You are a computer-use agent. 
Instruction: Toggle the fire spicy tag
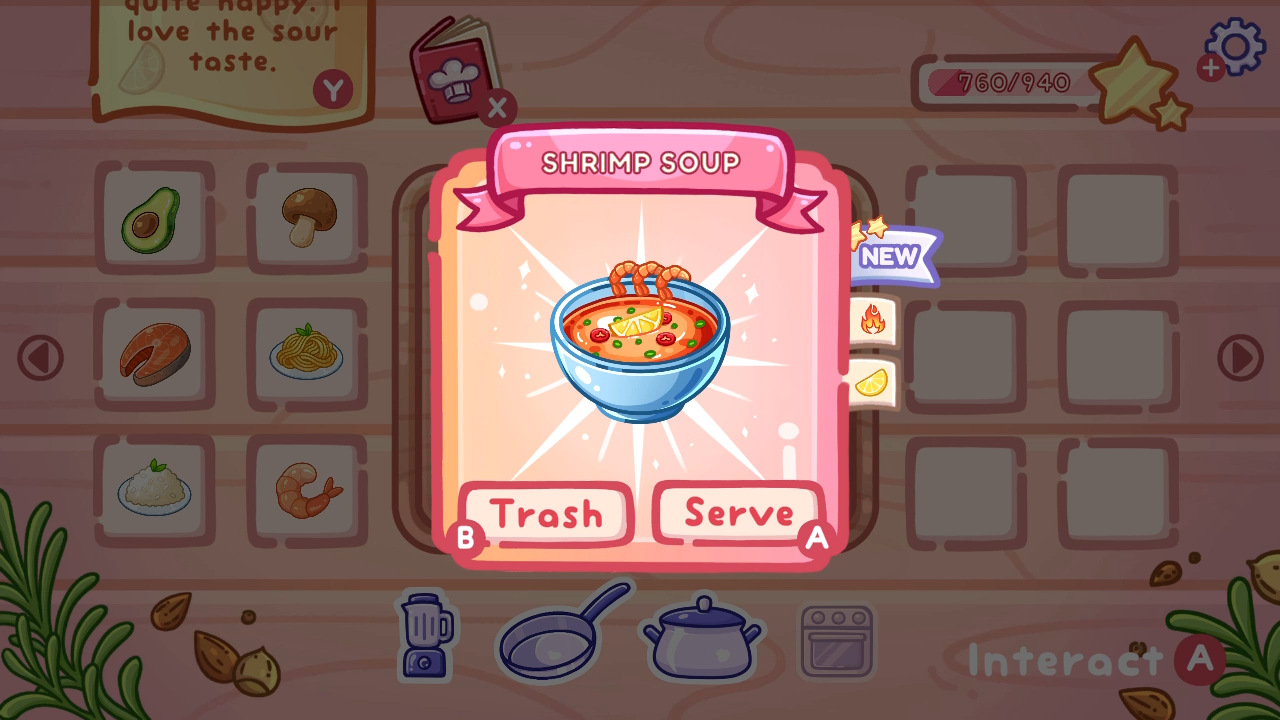coord(872,320)
